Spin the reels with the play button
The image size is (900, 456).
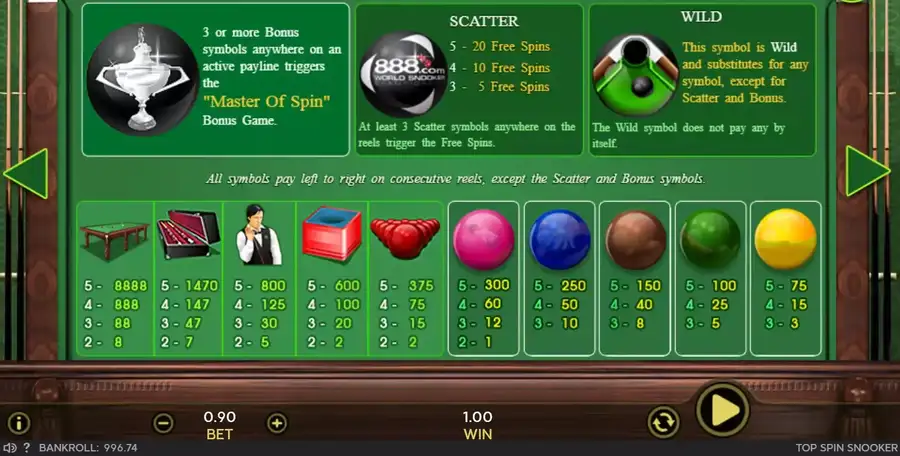point(722,409)
